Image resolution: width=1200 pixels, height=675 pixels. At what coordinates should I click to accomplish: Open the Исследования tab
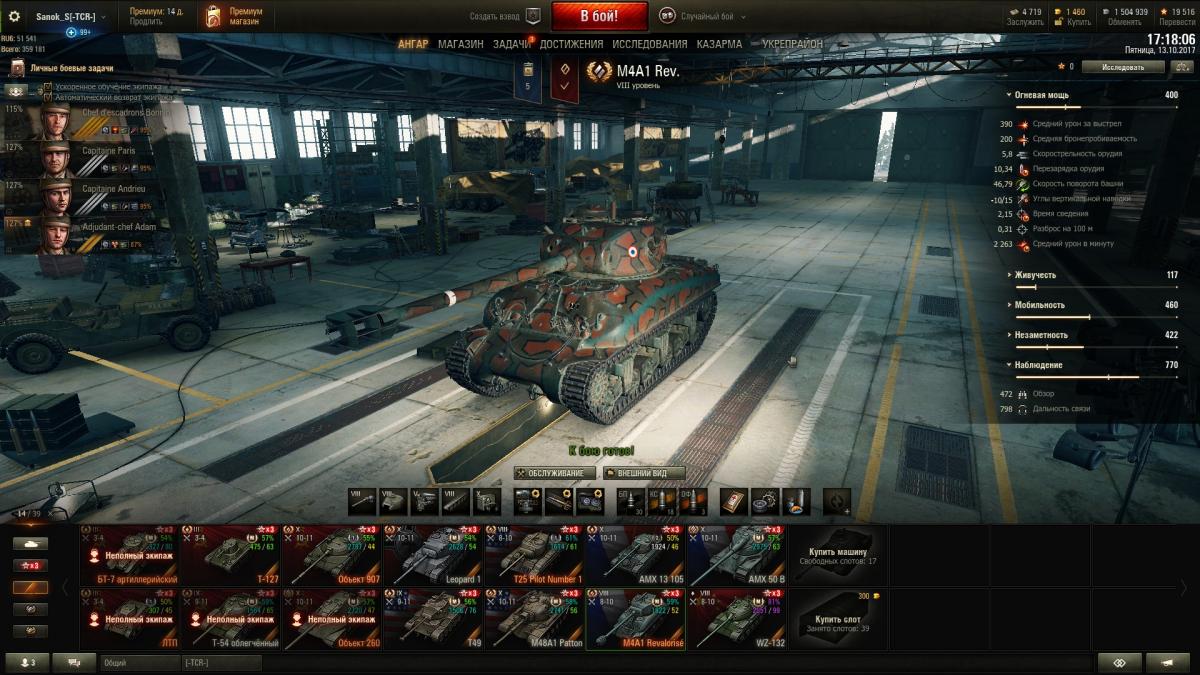(649, 44)
